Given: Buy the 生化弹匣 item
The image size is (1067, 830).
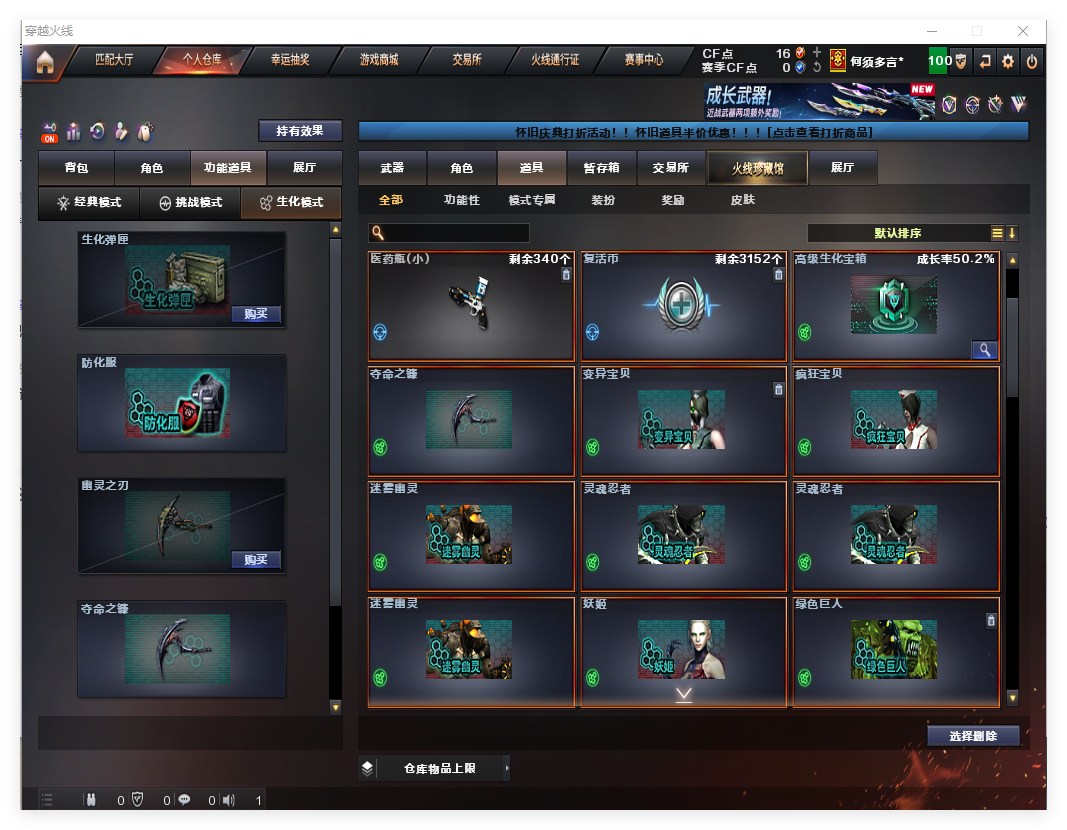Looking at the screenshot, I should 256,314.
